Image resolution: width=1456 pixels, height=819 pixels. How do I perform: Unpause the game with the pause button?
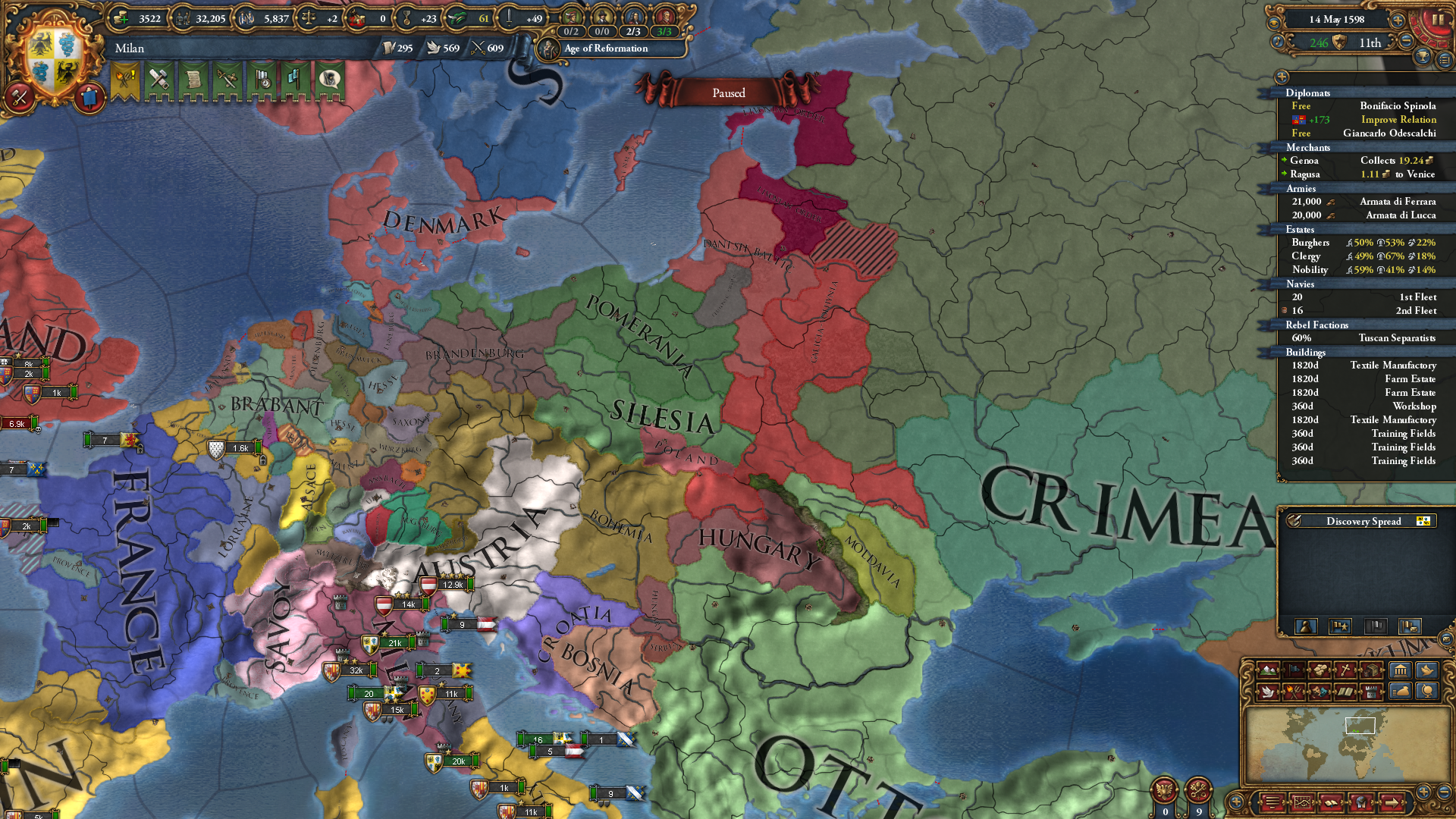click(x=1439, y=19)
